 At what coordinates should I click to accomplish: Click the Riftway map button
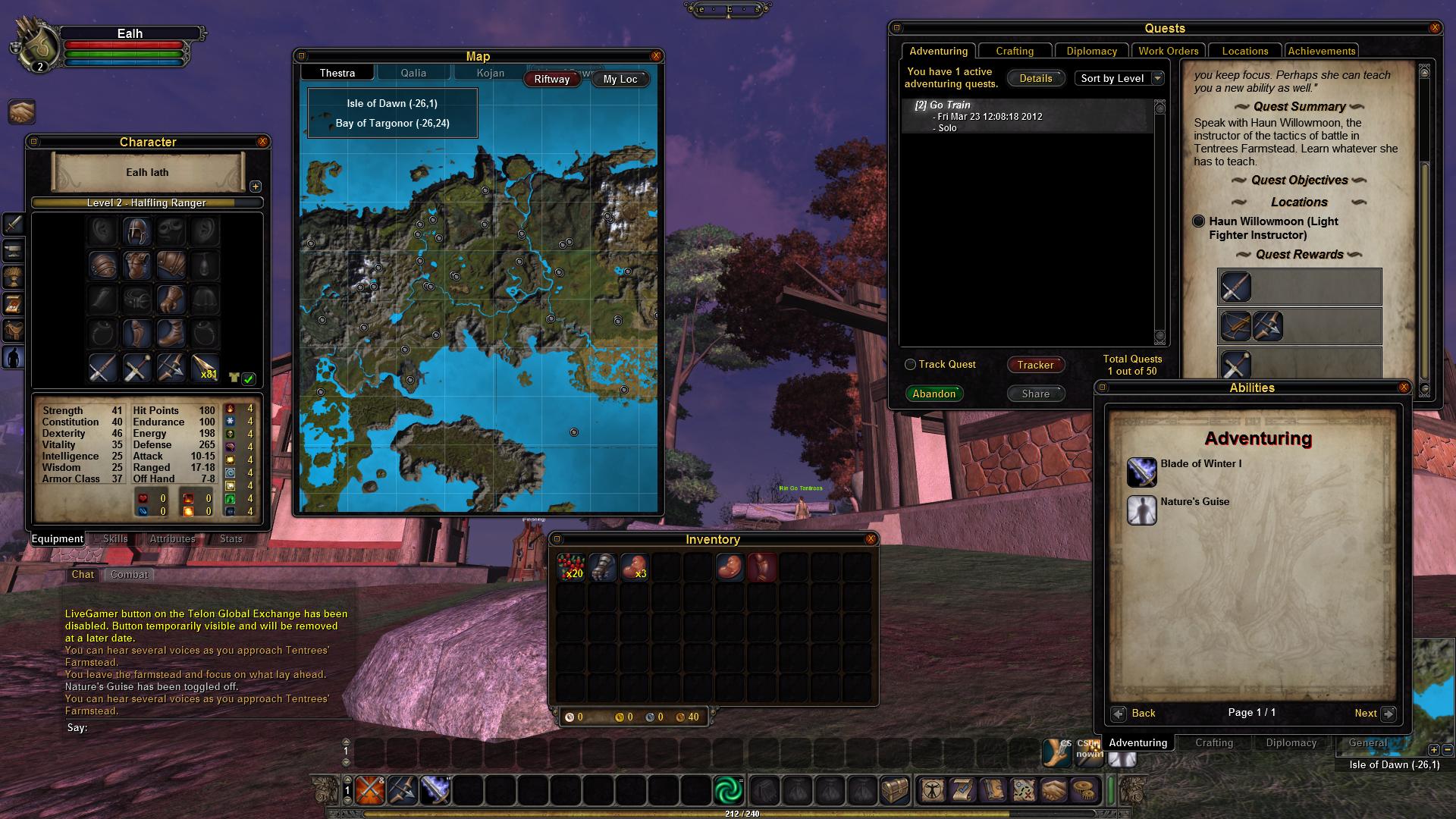pyautogui.click(x=551, y=79)
